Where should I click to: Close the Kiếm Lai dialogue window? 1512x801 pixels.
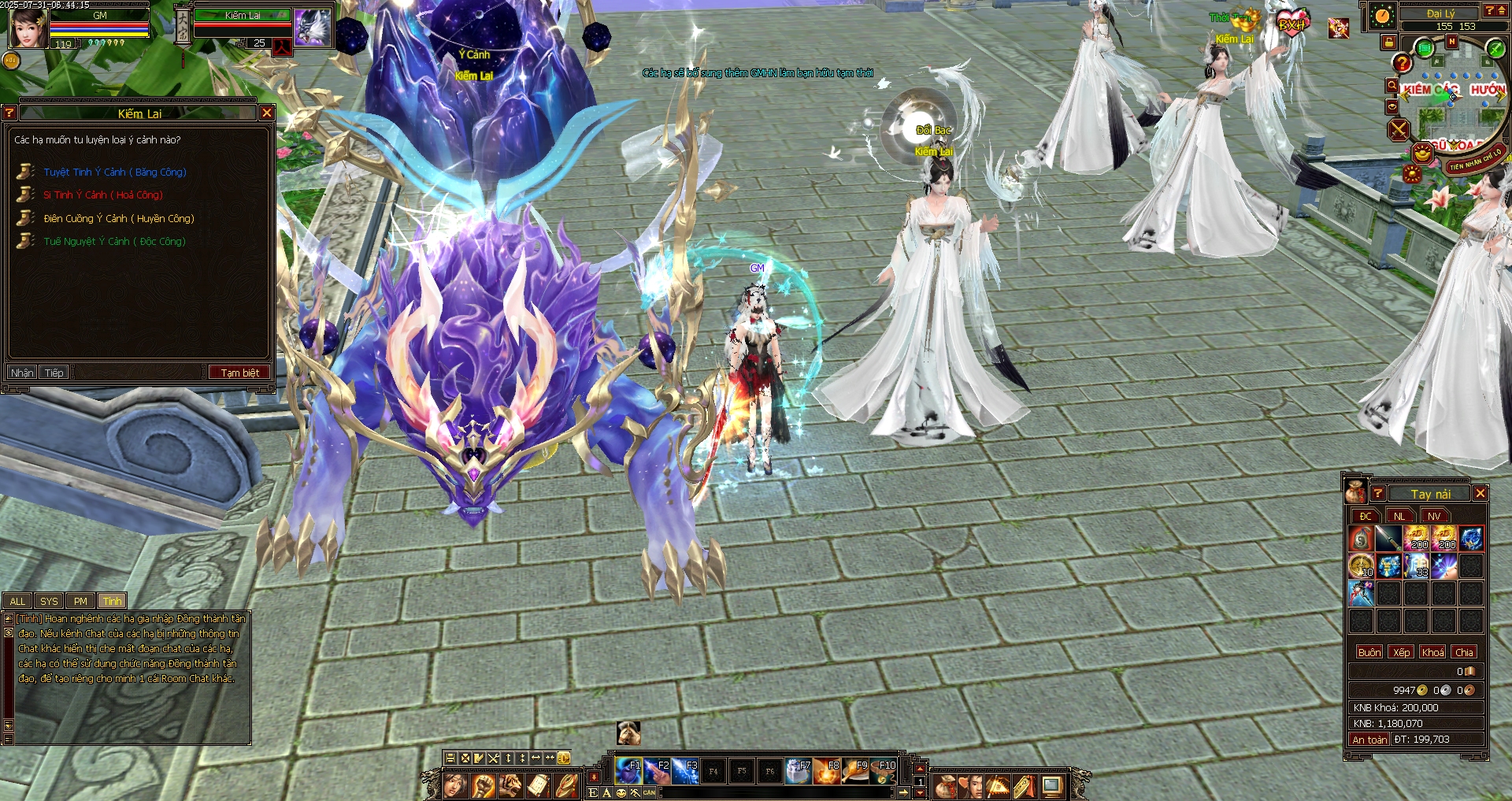click(x=267, y=113)
